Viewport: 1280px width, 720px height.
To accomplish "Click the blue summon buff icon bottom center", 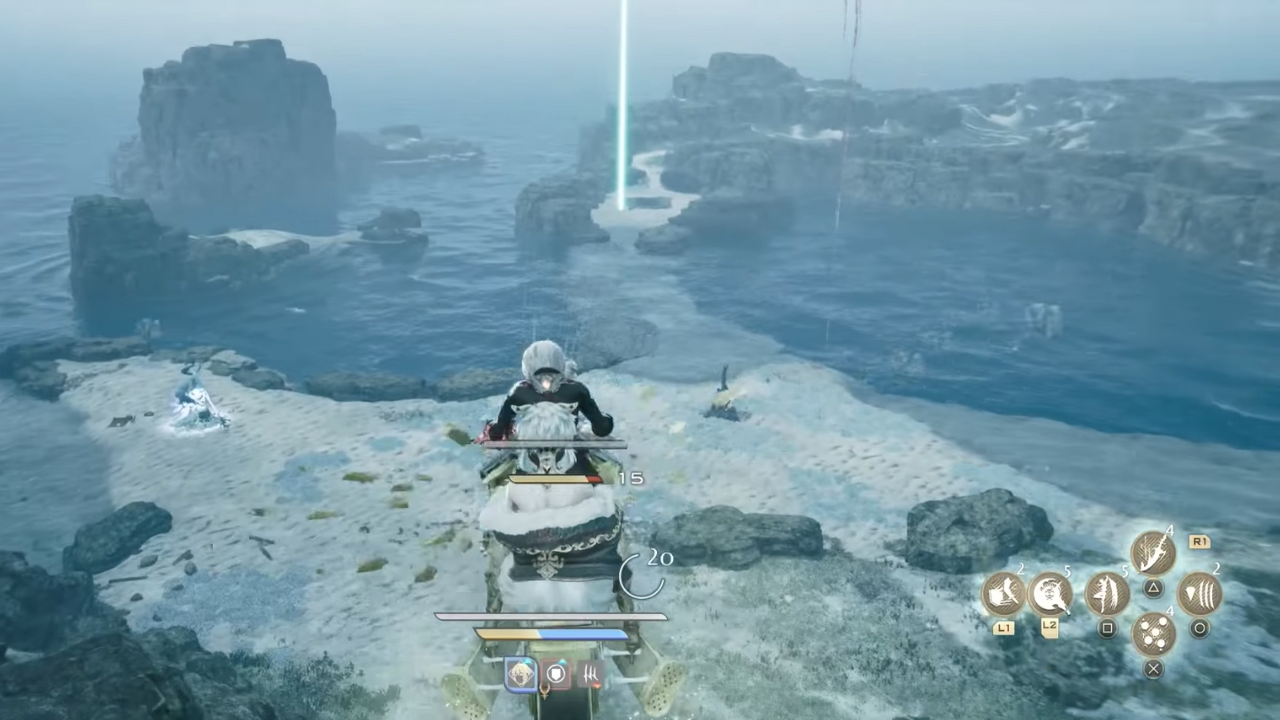I will 523,673.
